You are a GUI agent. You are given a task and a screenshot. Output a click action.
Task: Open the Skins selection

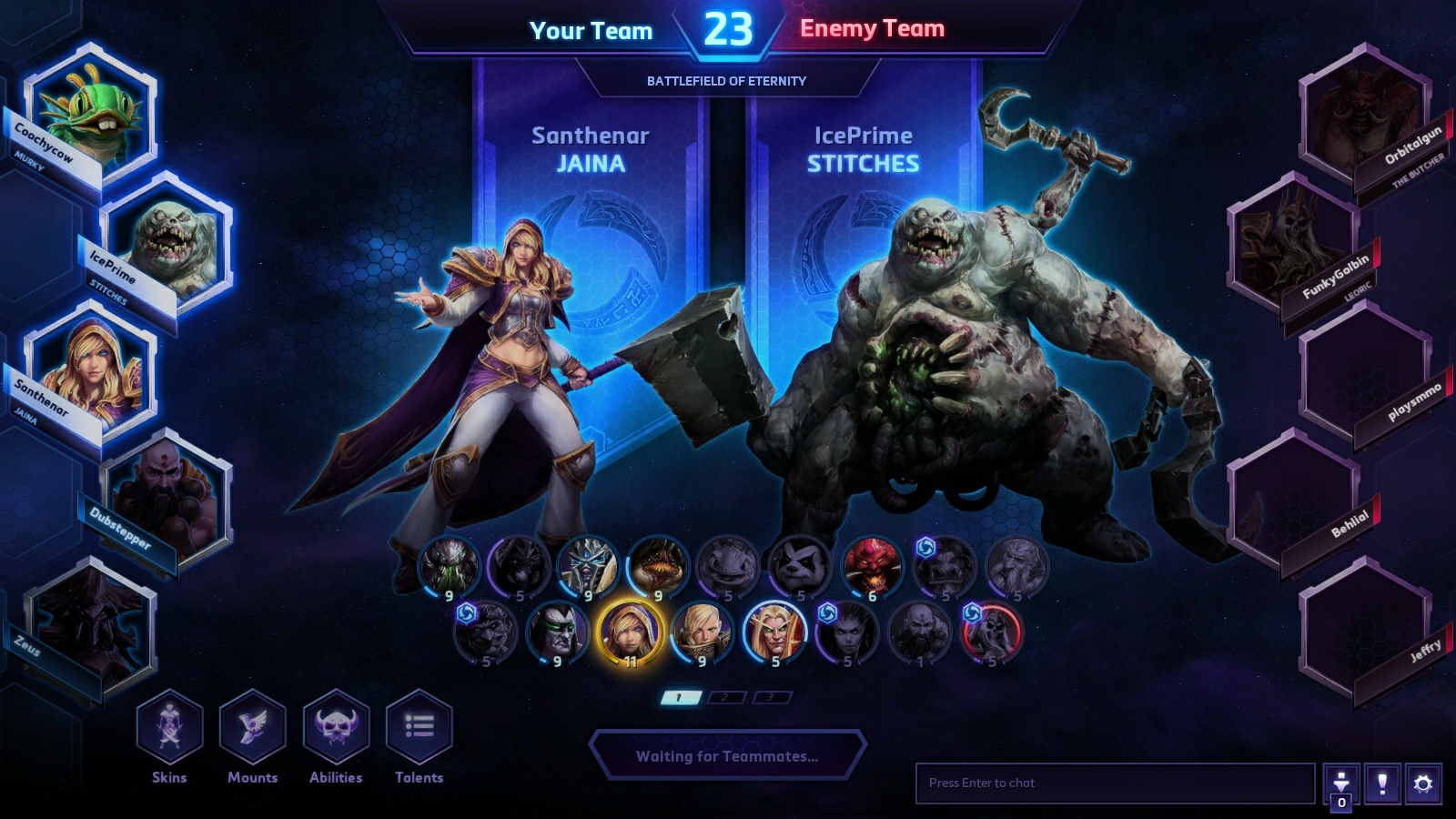(169, 727)
